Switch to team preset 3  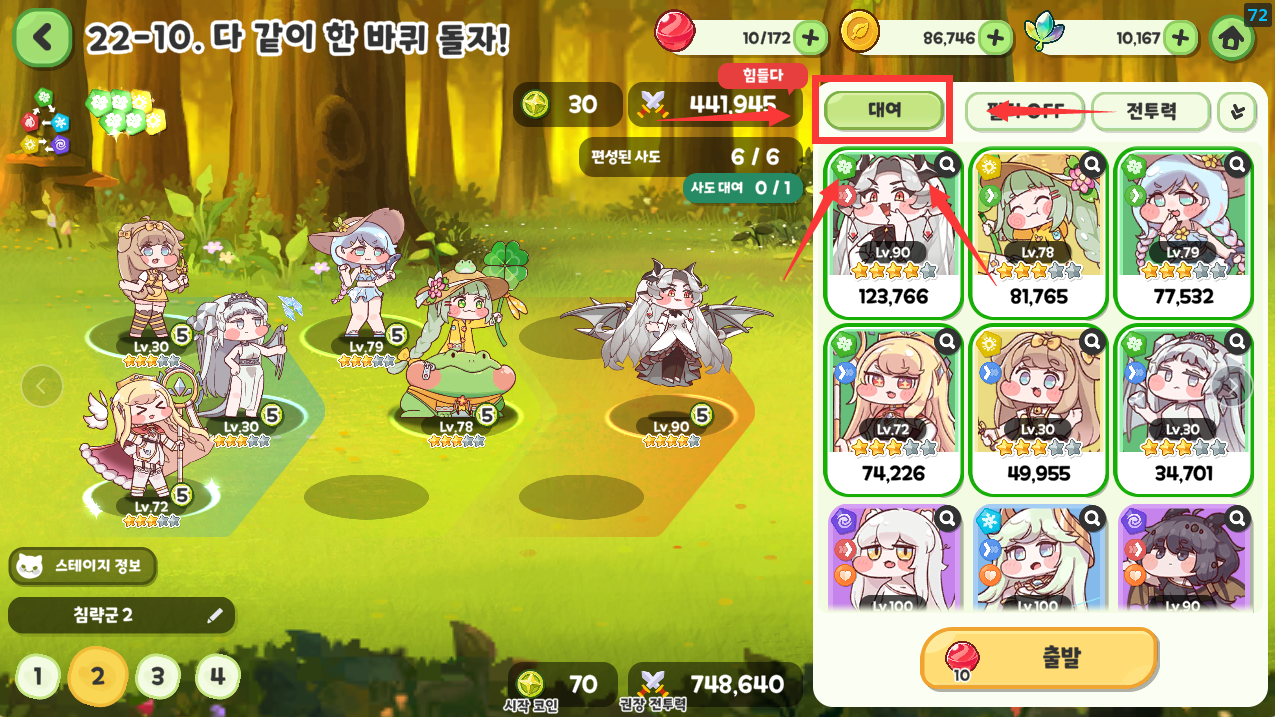tap(157, 677)
